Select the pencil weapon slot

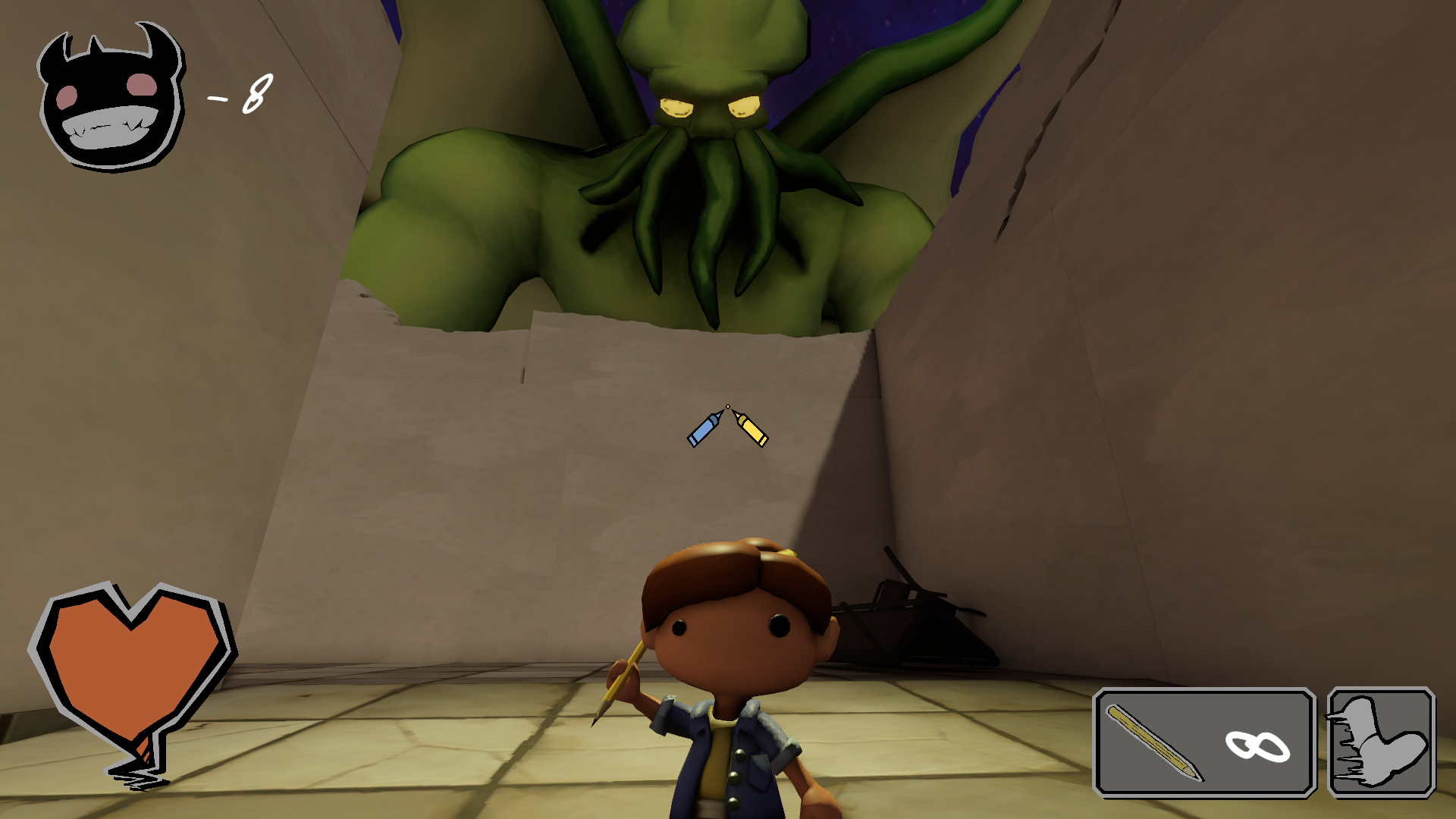point(1203,742)
